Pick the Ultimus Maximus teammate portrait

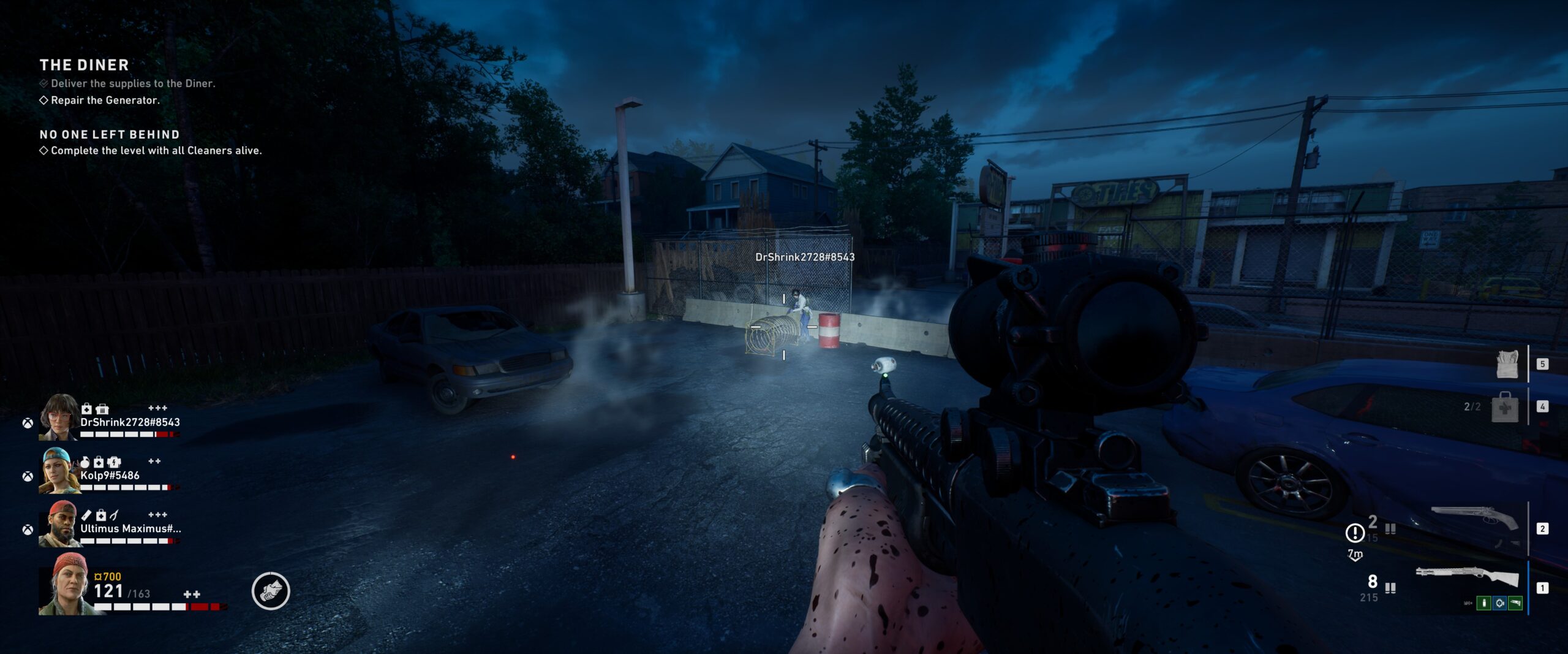tap(58, 524)
